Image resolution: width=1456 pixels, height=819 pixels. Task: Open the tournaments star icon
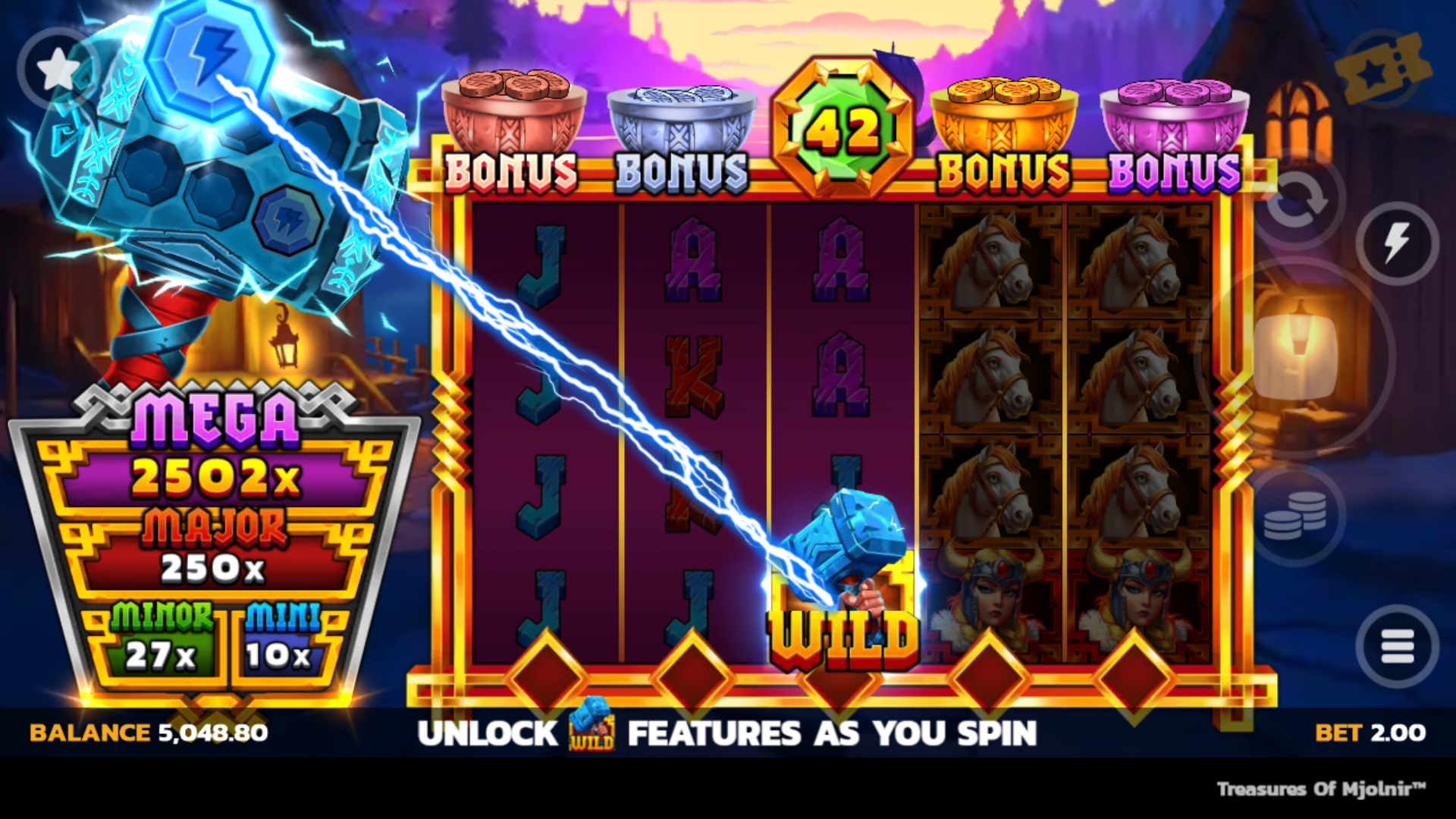point(59,67)
